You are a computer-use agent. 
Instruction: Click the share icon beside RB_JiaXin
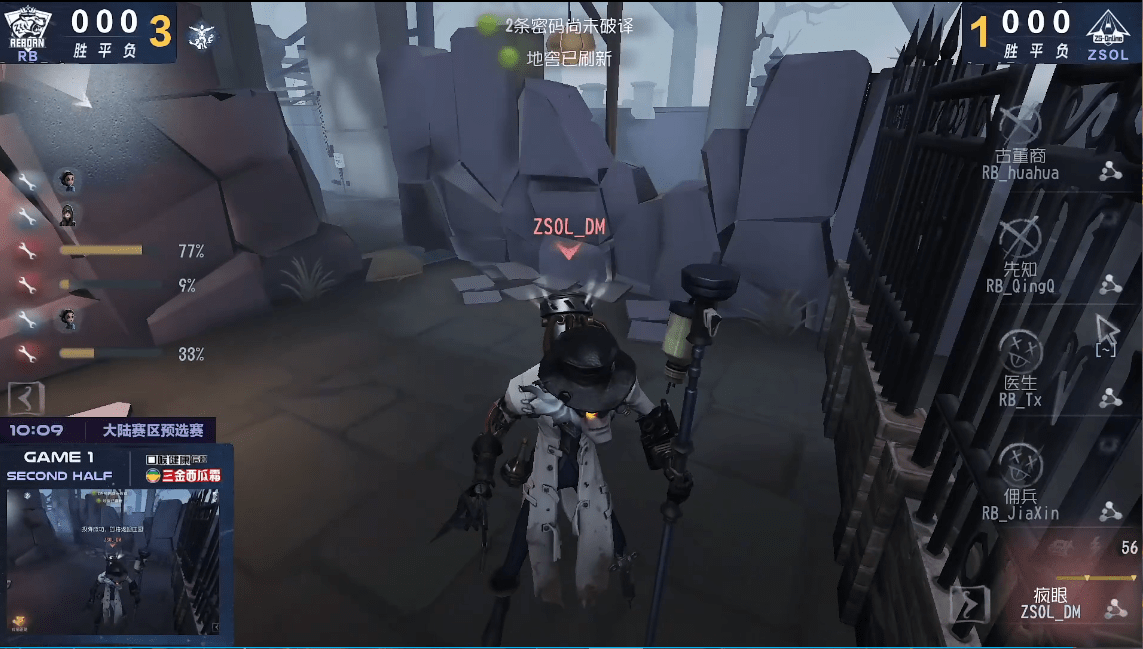(1108, 512)
